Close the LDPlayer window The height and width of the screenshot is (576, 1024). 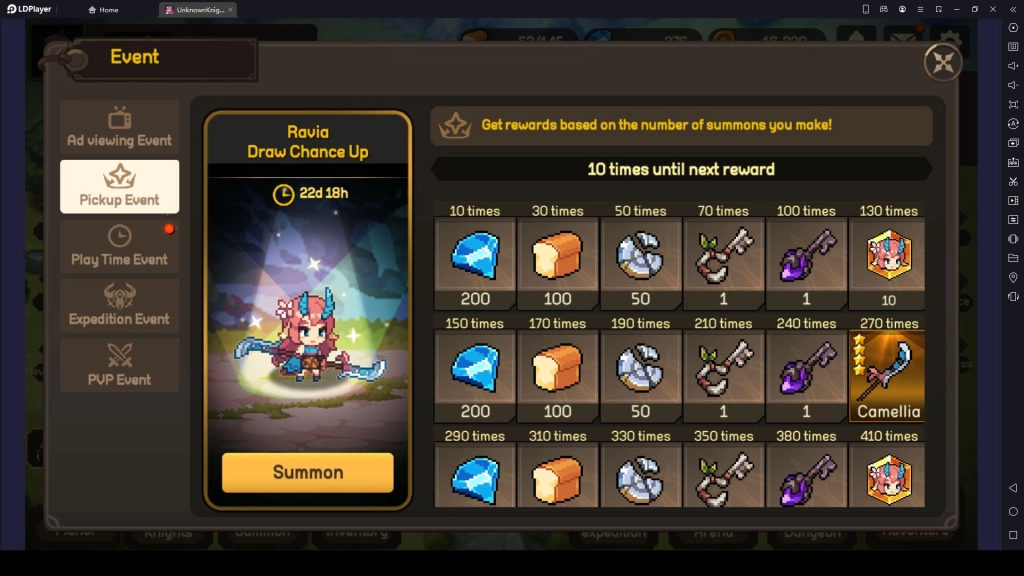coord(993,9)
